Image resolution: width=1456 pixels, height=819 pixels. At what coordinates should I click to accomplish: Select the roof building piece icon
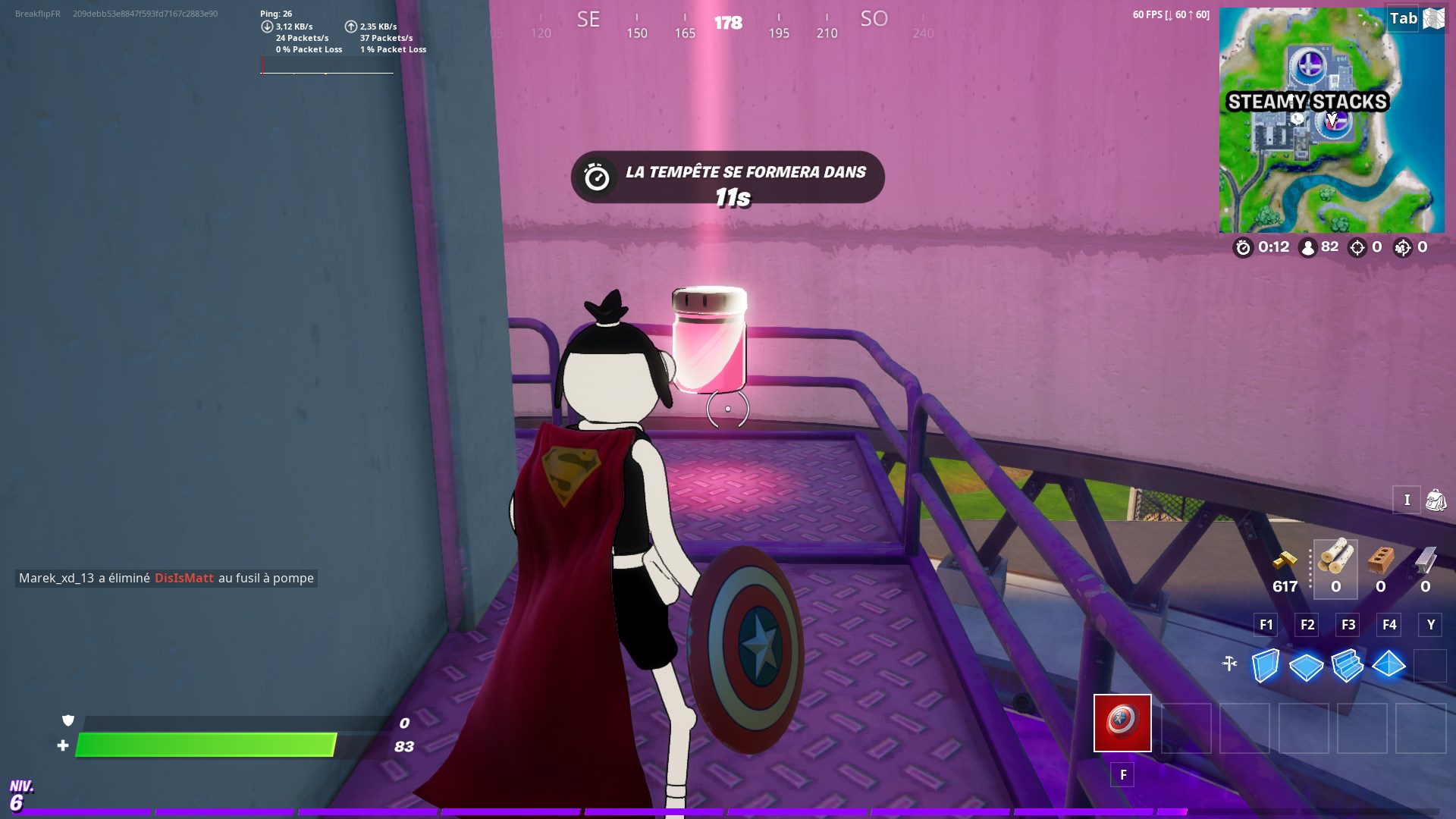1389,664
